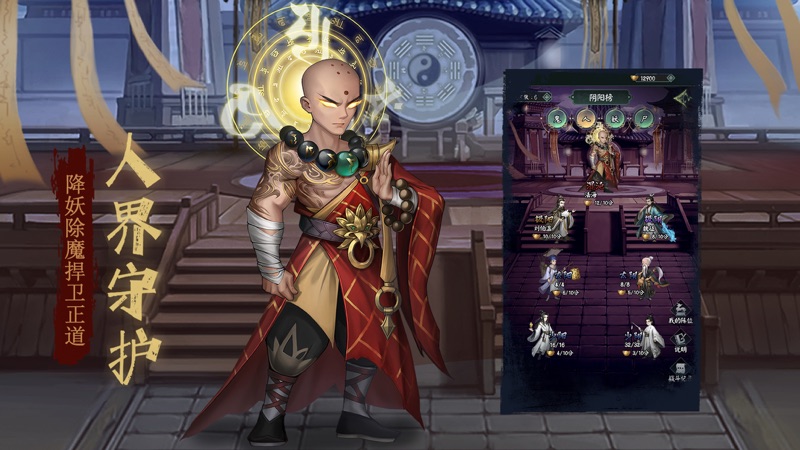This screenshot has height=450, width=800.
Task: Open the 妖 (demon) tab
Action: coord(614,118)
